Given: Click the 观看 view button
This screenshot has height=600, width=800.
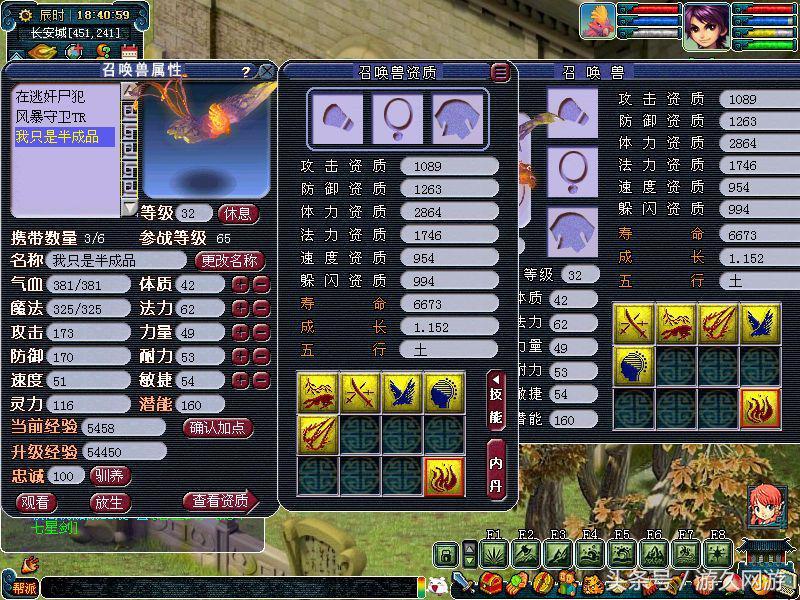Looking at the screenshot, I should [37, 502].
